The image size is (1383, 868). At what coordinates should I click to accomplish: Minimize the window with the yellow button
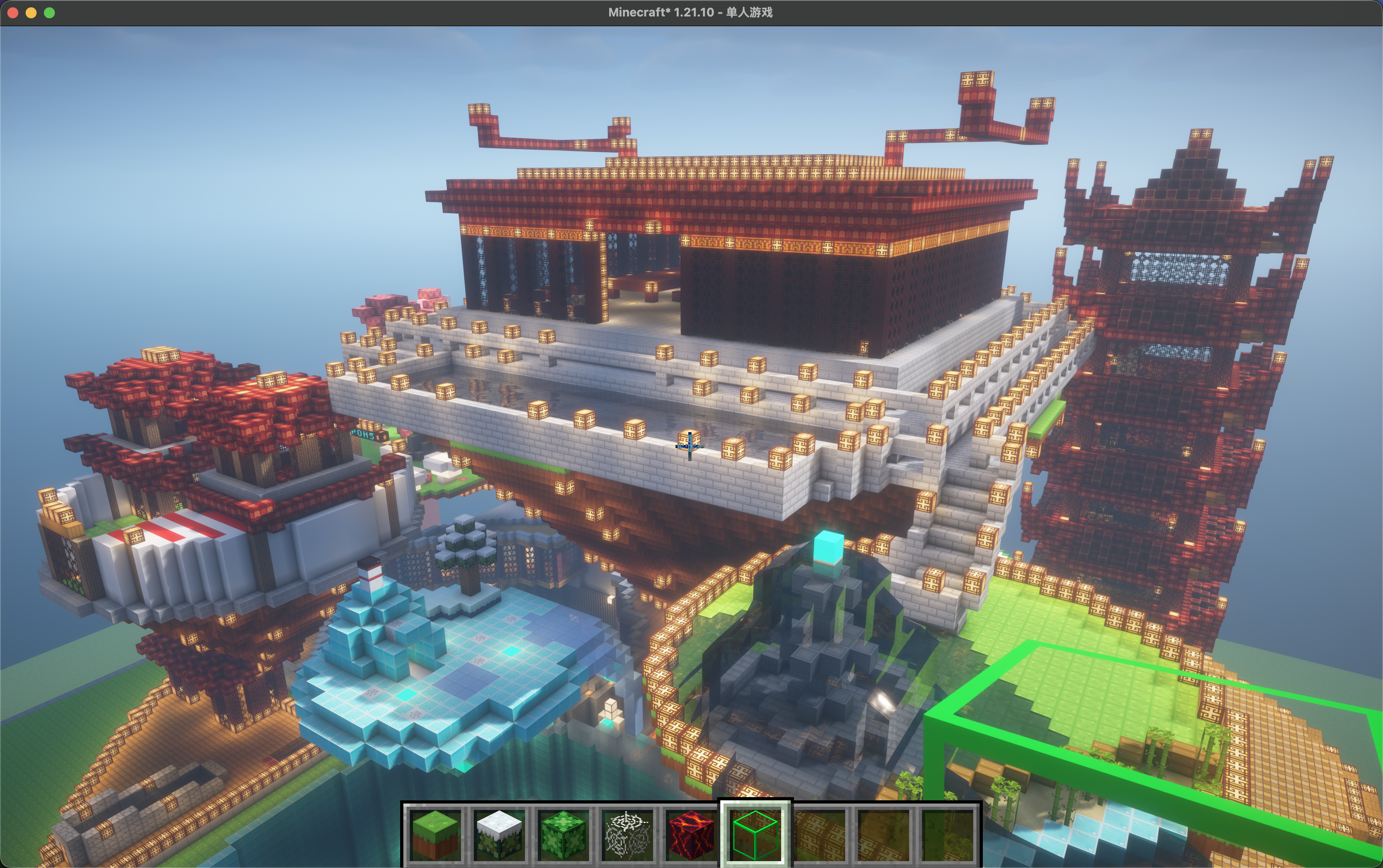(x=31, y=13)
